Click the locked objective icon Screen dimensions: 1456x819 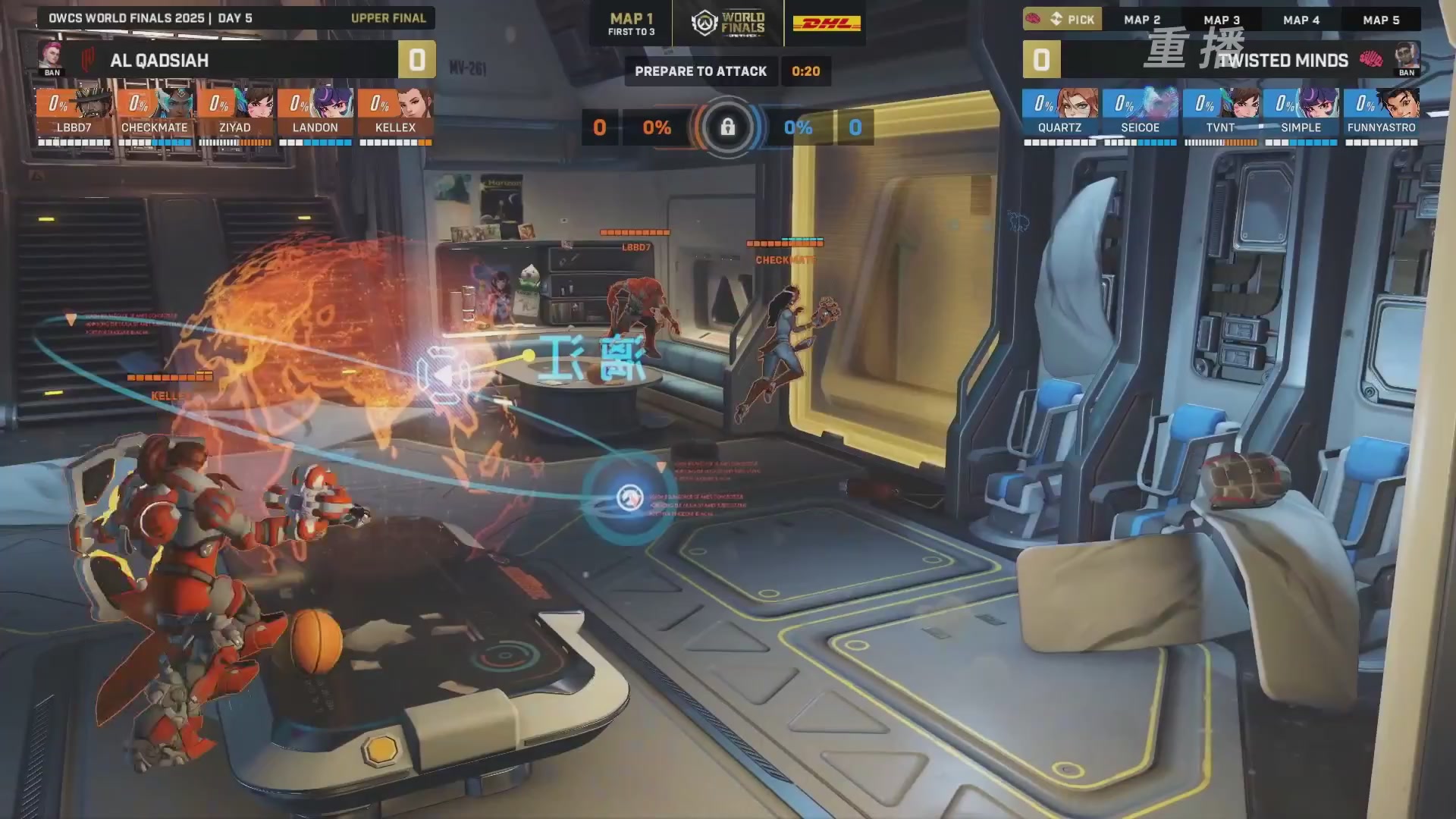727,127
